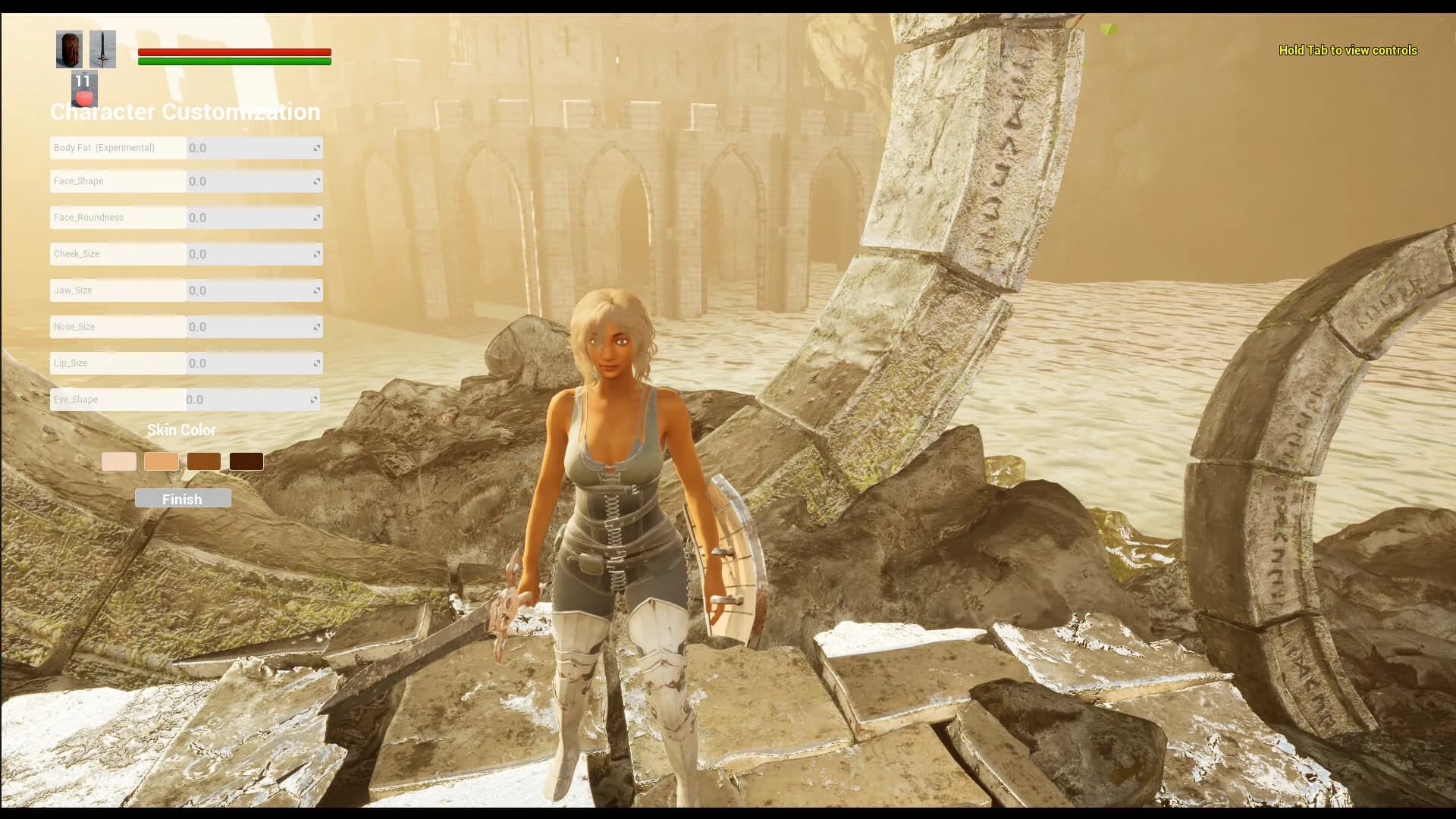Viewport: 1456px width, 819px height.
Task: Click the Face_Shape adjuster arrow icon
Action: point(316,181)
